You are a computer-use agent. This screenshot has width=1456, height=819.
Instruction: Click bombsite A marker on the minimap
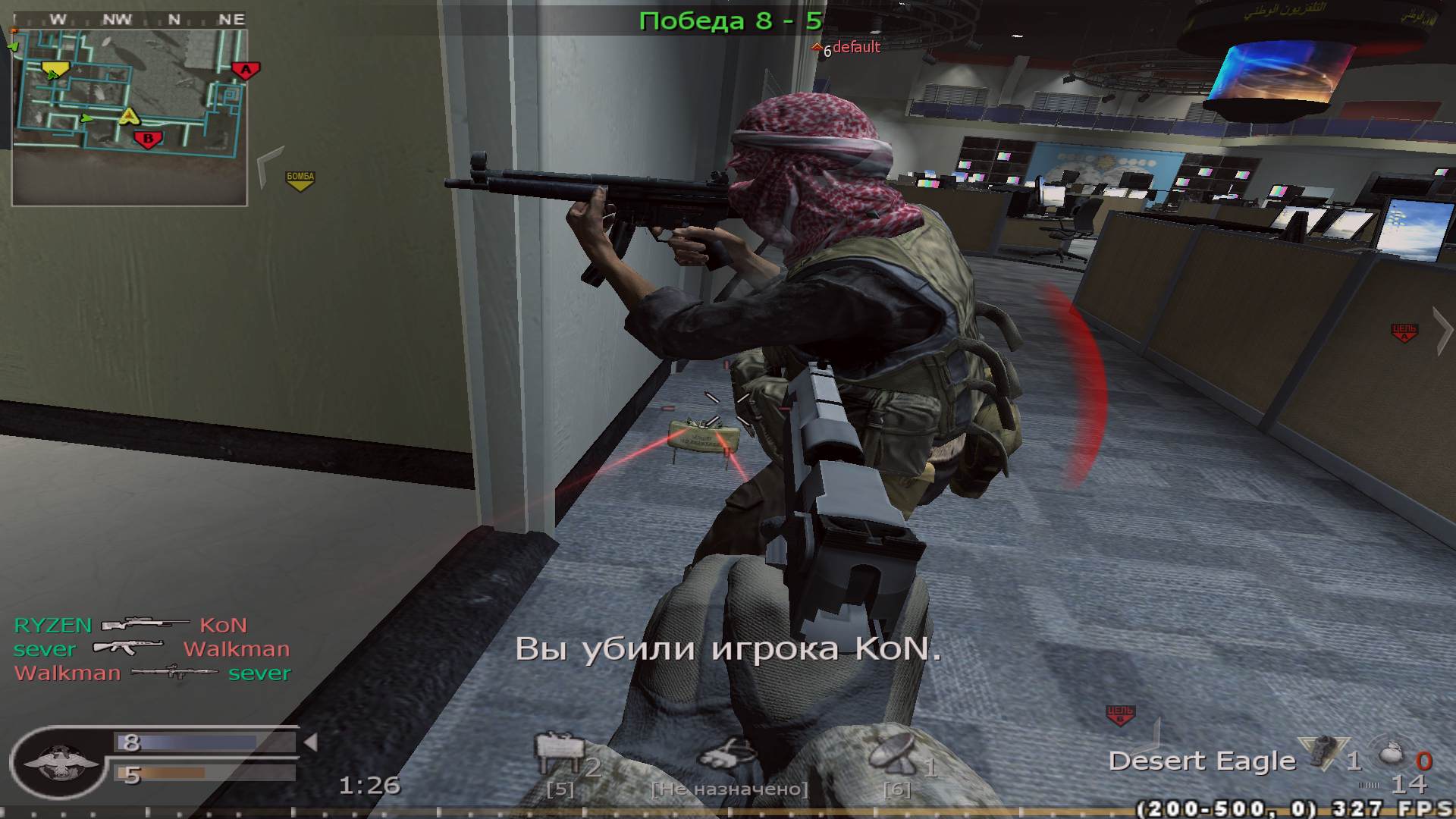coord(246,70)
